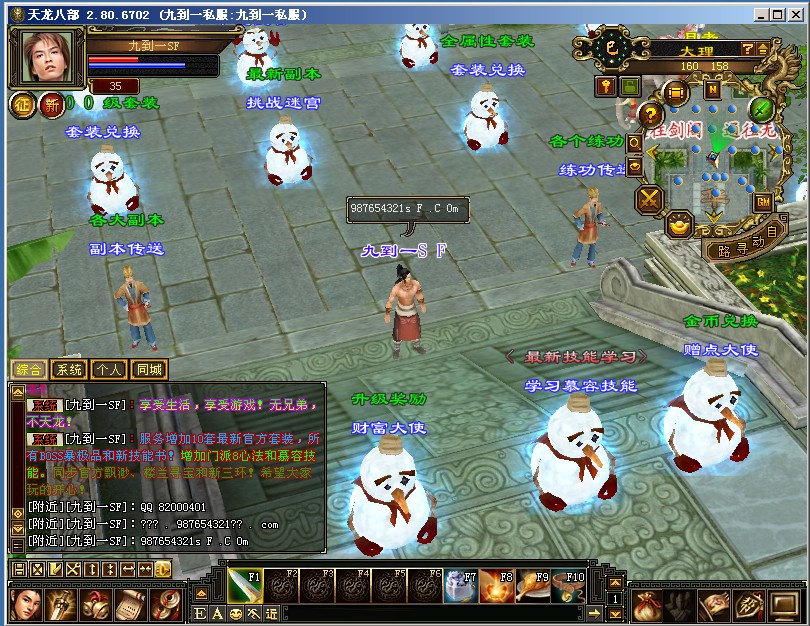Activate the F8 fire orb skill
810x626 pixels.
[497, 585]
